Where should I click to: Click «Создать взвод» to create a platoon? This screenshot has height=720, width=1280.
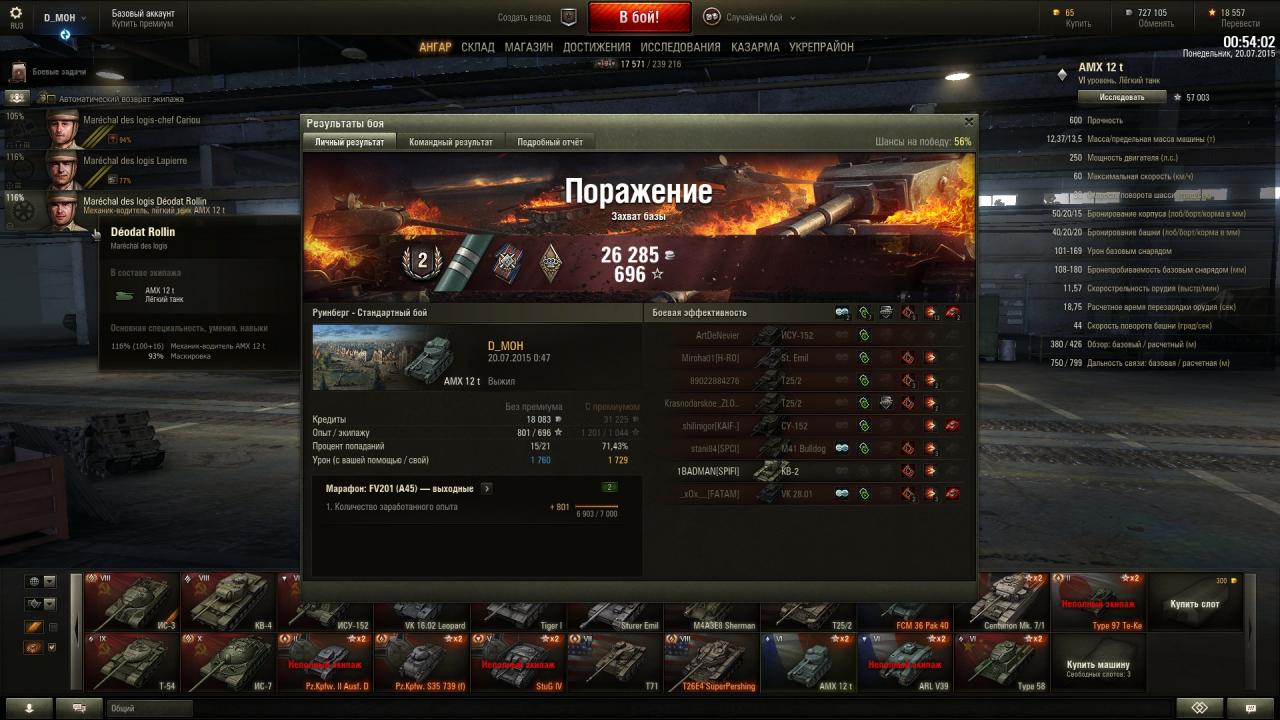[537, 17]
